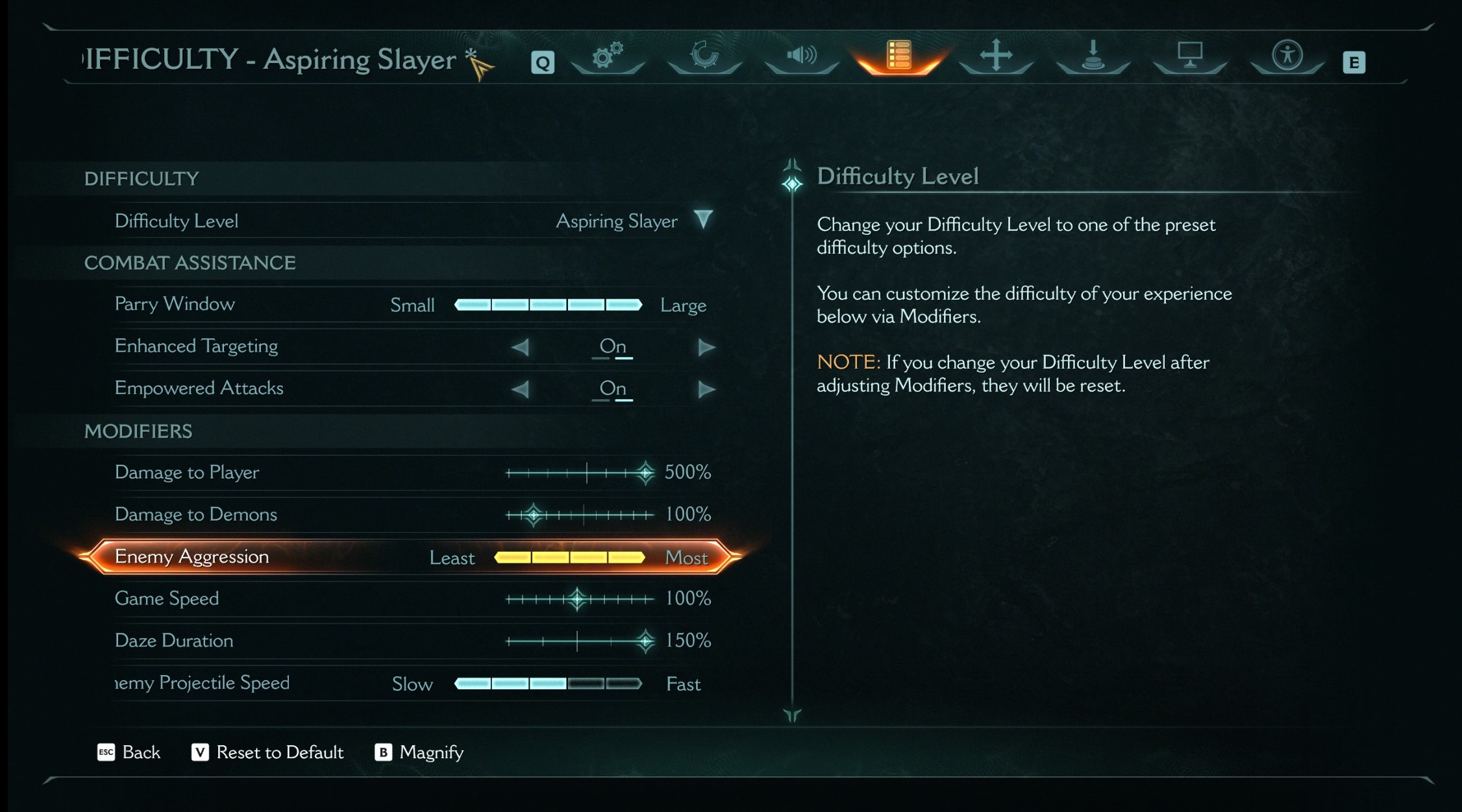Select the four-way arrows tab
The width and height of the screenshot is (1462, 812).
click(x=996, y=56)
